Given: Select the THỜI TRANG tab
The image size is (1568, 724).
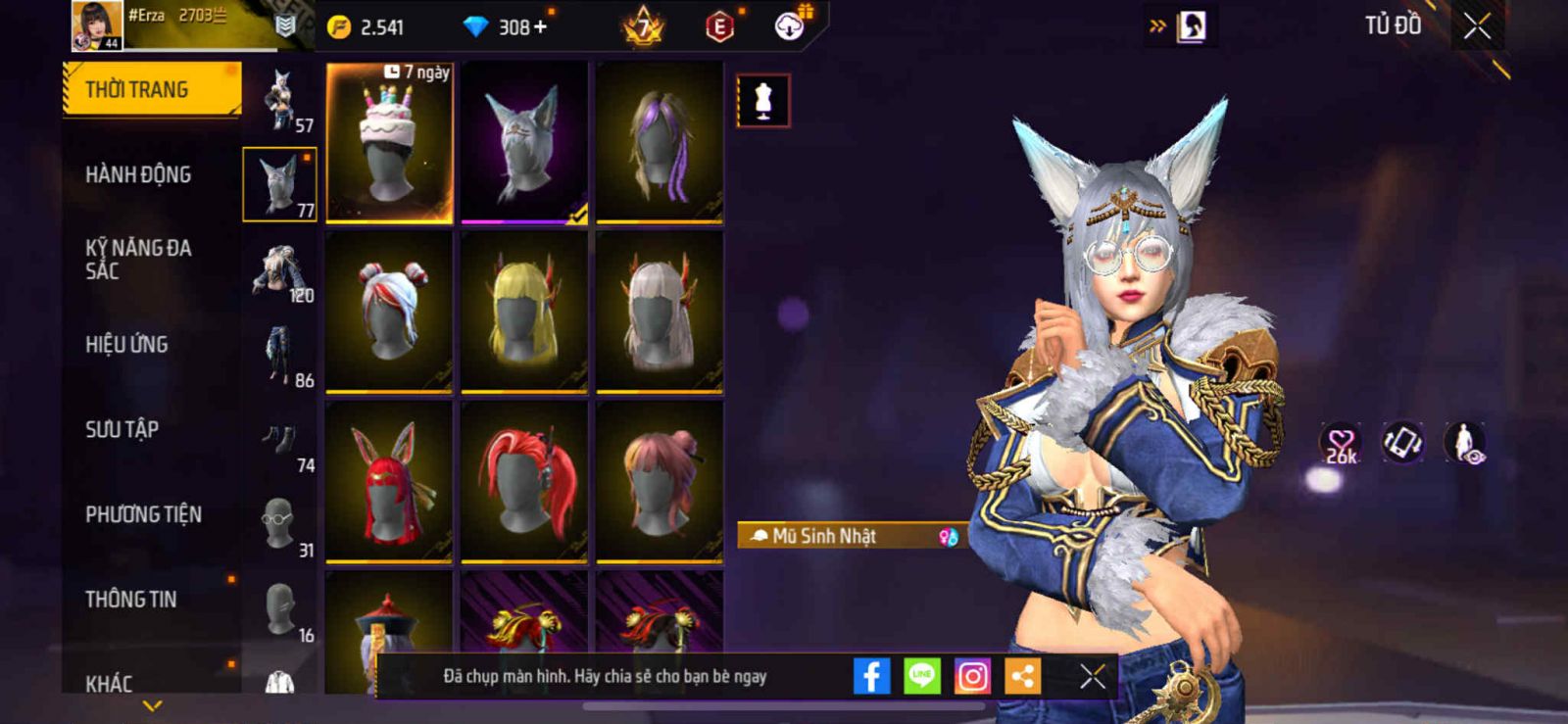Looking at the screenshot, I should coord(151,90).
